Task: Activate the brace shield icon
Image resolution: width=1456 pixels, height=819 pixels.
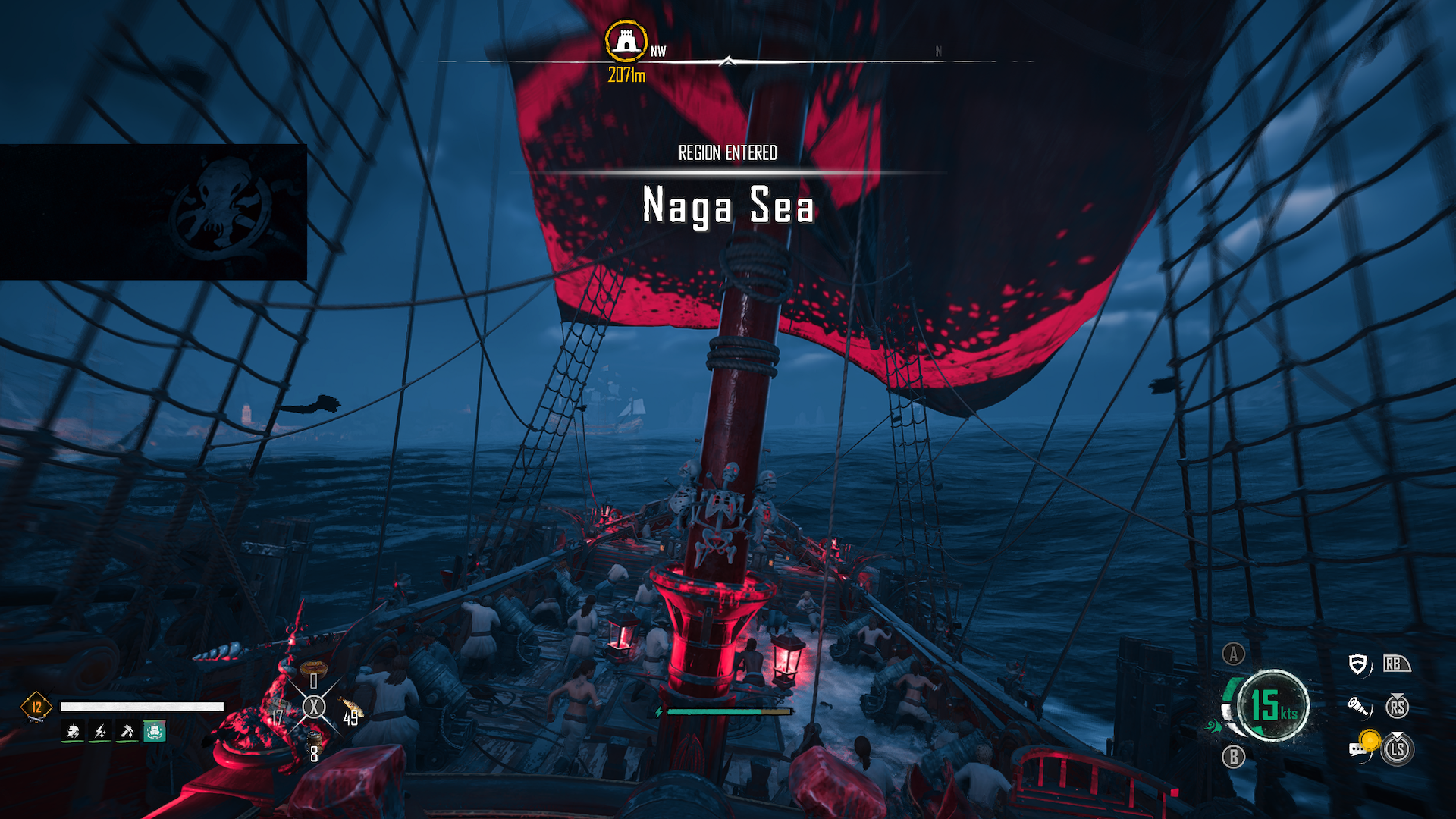Action: (x=1358, y=665)
